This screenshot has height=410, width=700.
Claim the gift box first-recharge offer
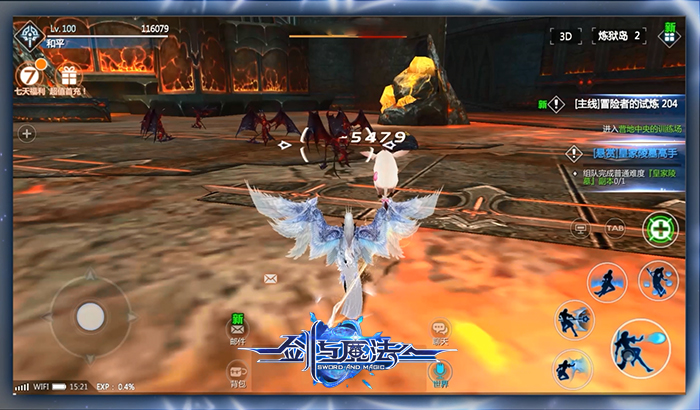pos(69,76)
